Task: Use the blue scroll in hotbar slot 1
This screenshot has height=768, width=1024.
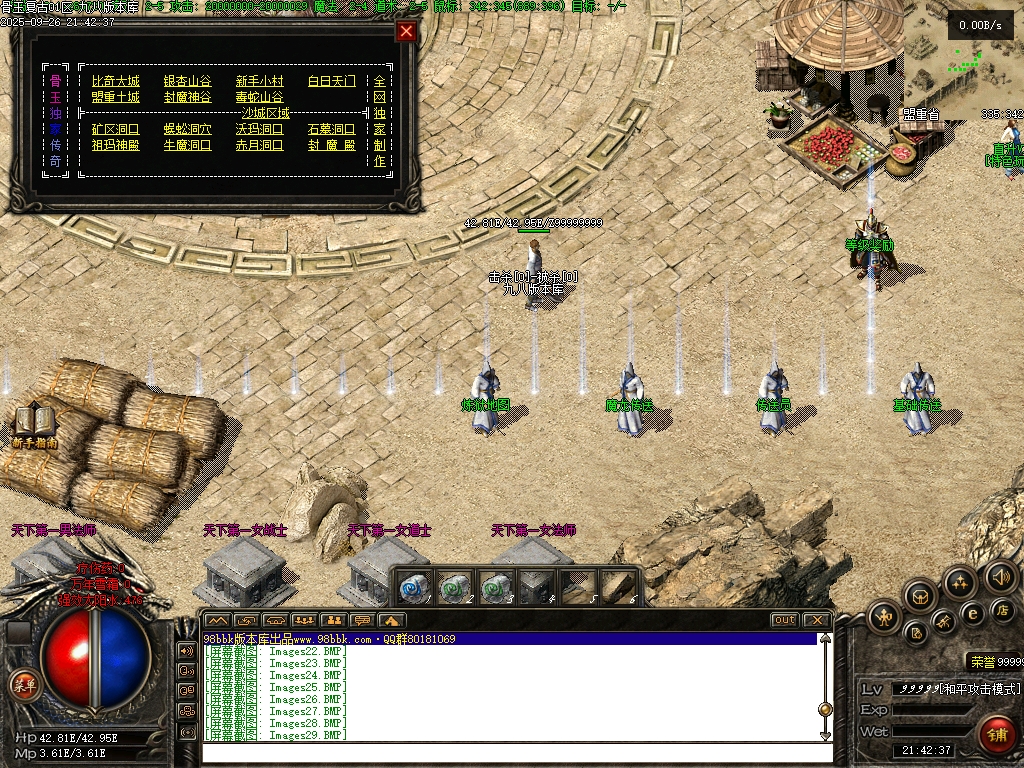Action: (x=414, y=588)
